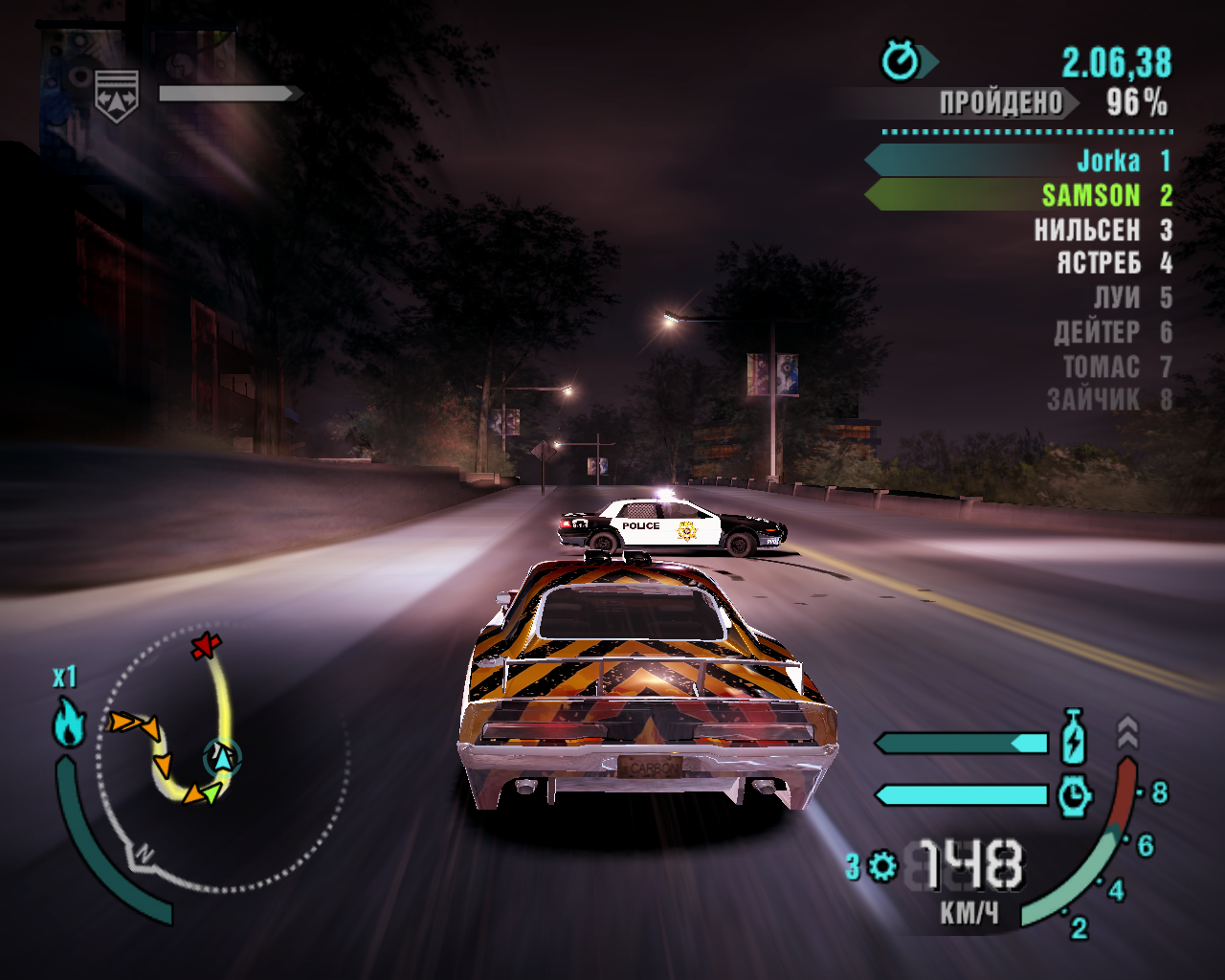Select ЗАЙЧИК in the race standings

(x=1093, y=400)
